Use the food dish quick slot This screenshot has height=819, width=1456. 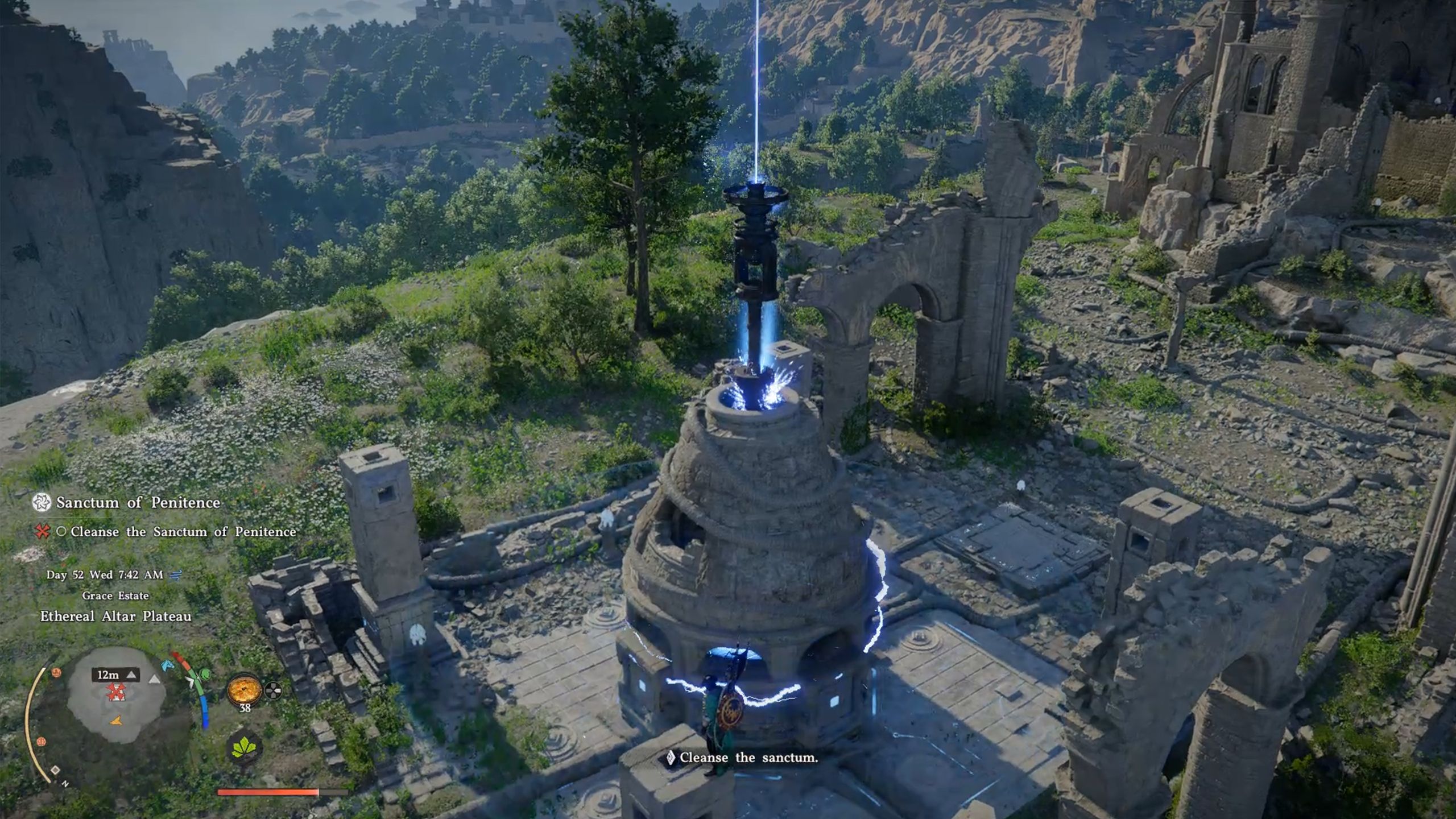click(244, 690)
